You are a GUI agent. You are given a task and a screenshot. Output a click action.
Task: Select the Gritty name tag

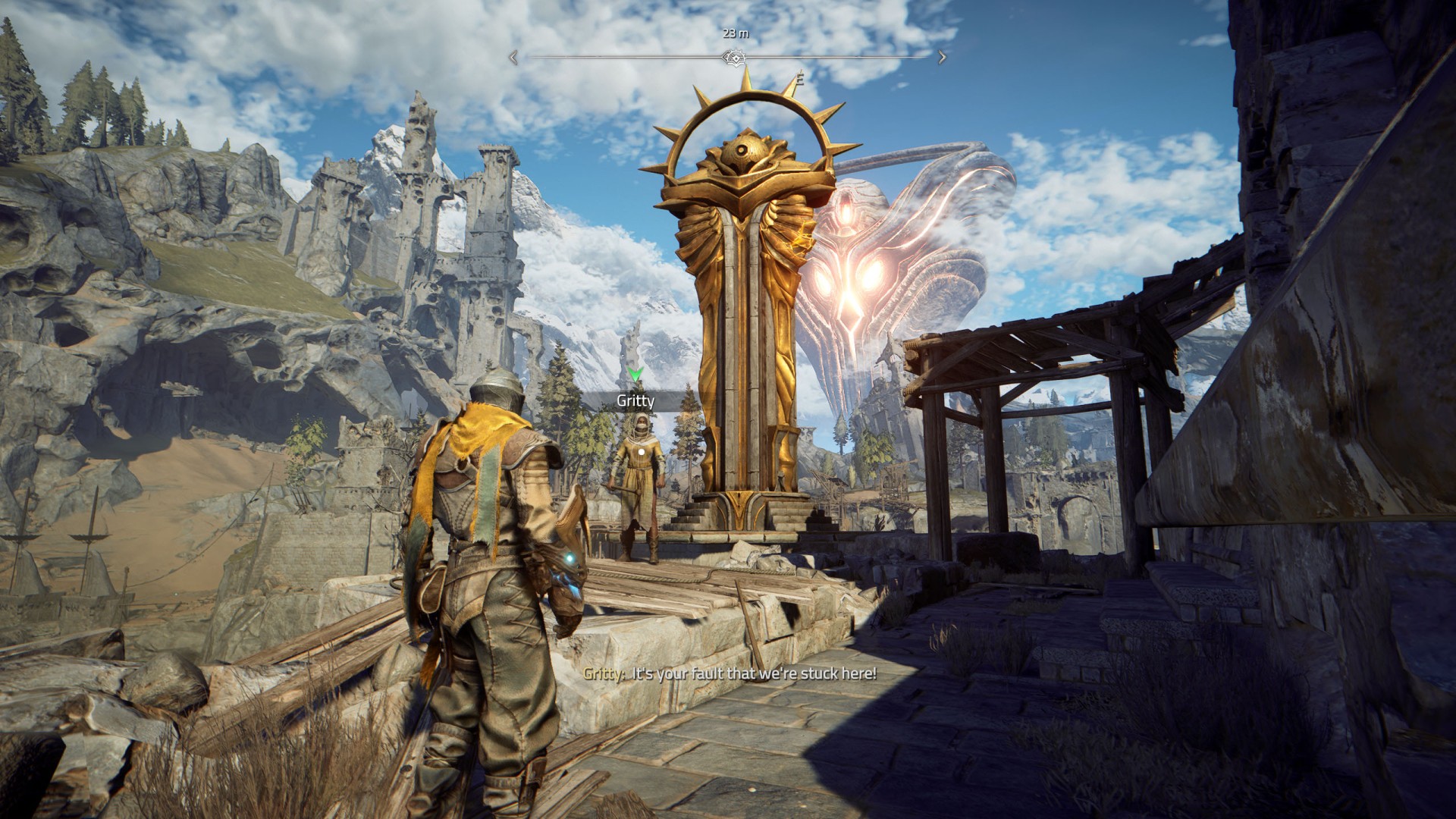635,401
